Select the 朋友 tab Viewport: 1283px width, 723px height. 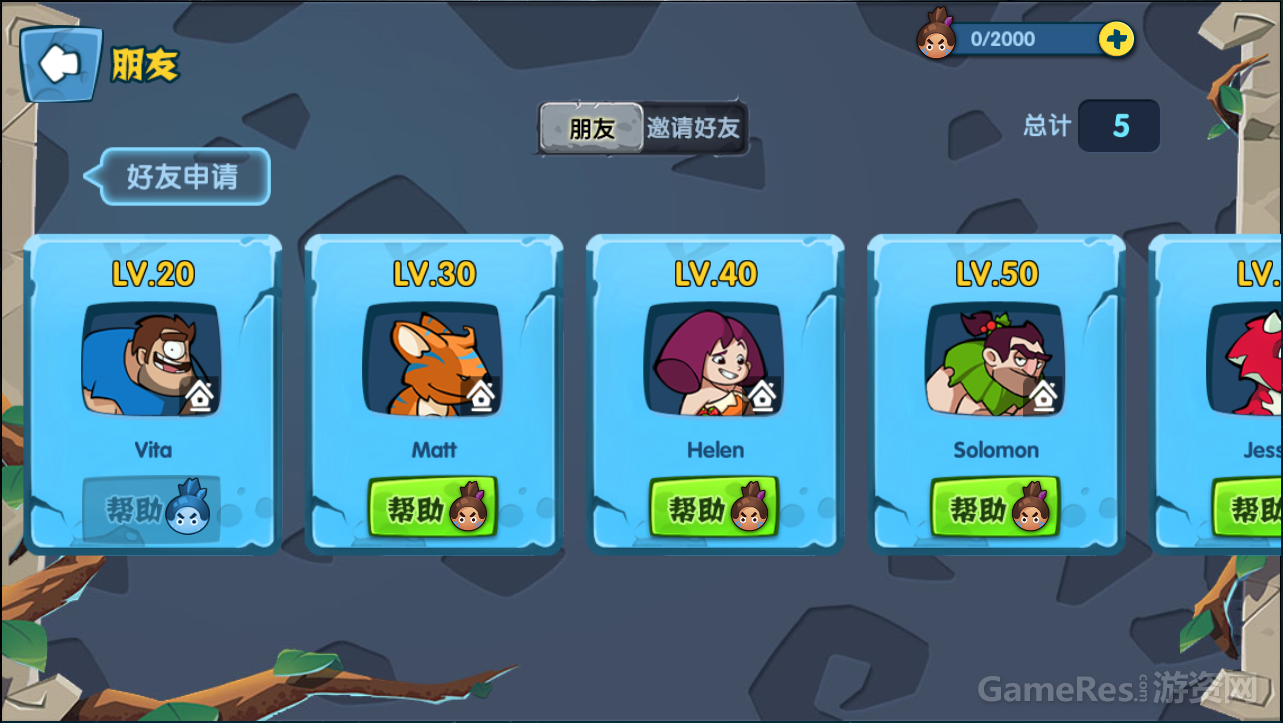coord(589,128)
